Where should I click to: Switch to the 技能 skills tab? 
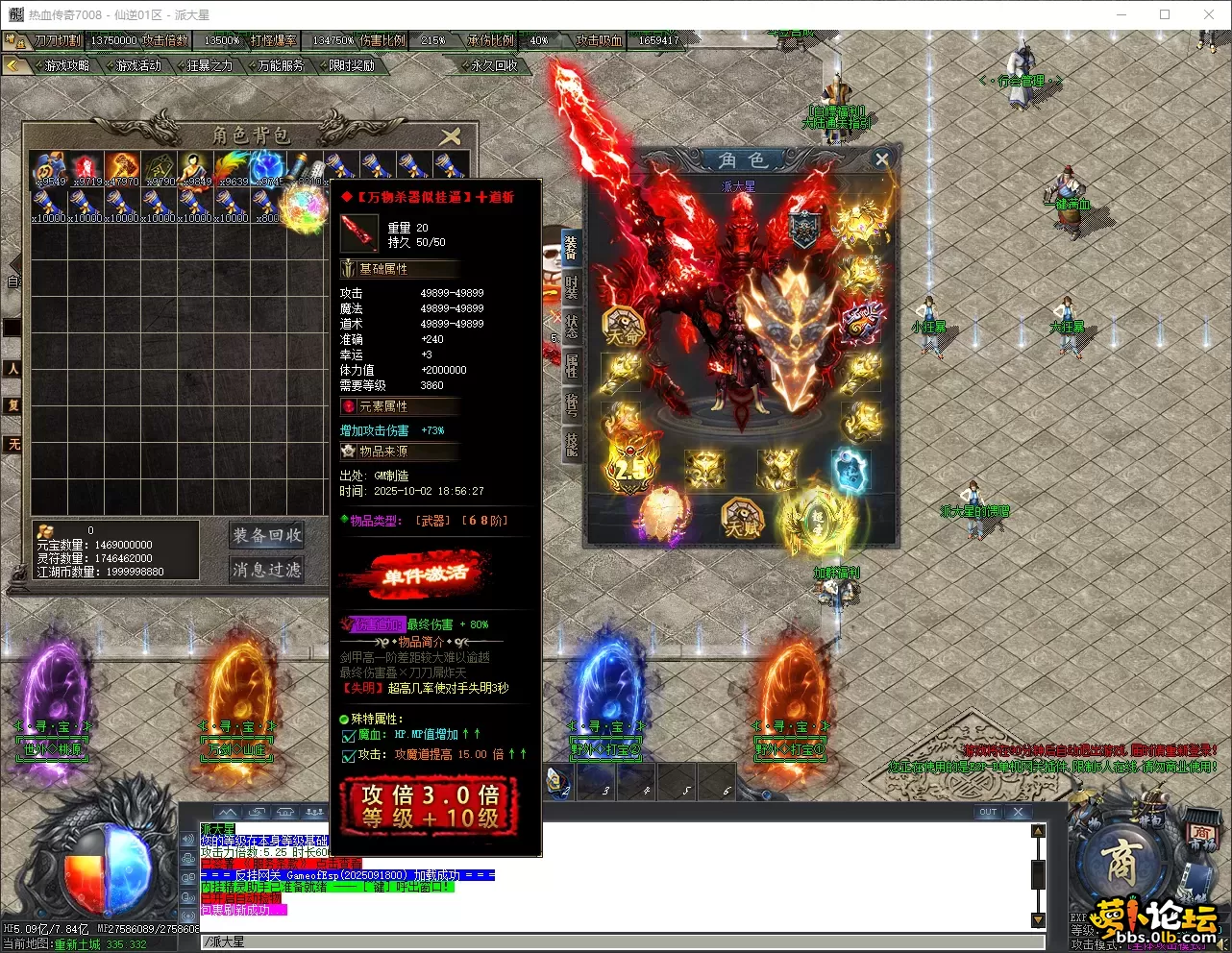[572, 443]
